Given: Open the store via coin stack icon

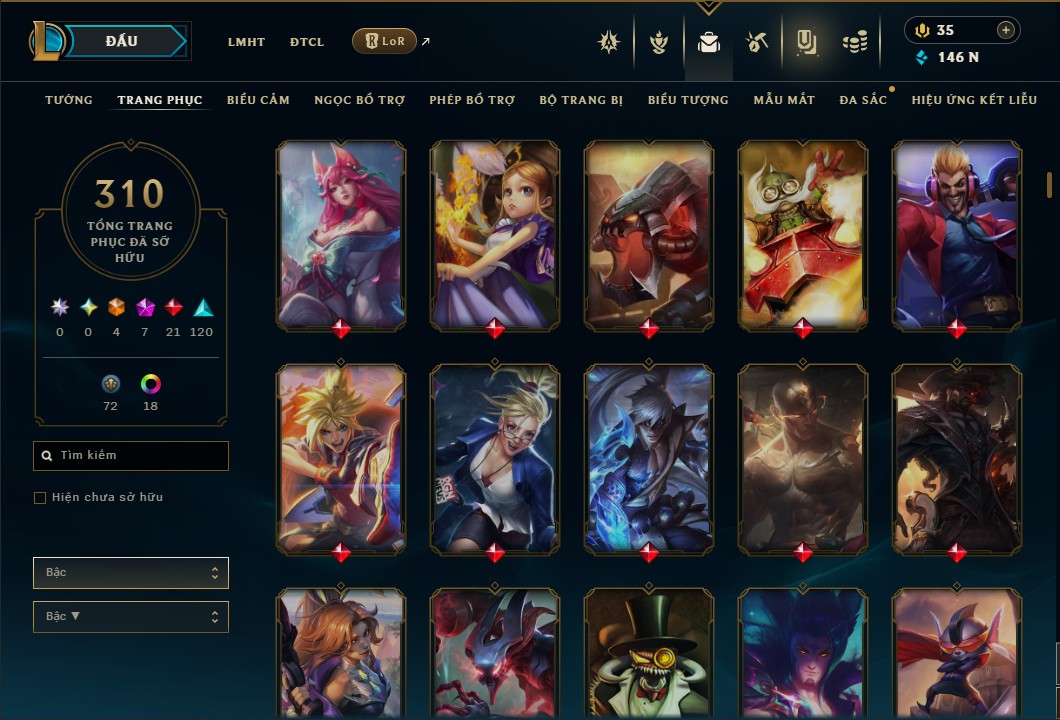Looking at the screenshot, I should point(854,42).
